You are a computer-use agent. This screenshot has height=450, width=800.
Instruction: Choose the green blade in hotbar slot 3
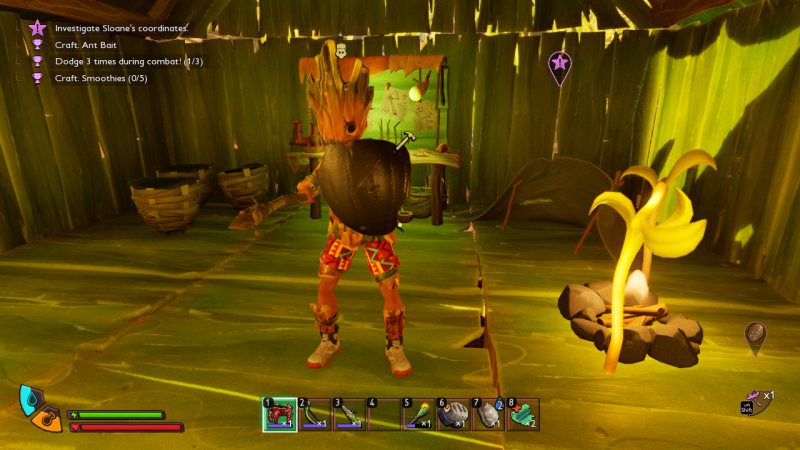point(349,414)
